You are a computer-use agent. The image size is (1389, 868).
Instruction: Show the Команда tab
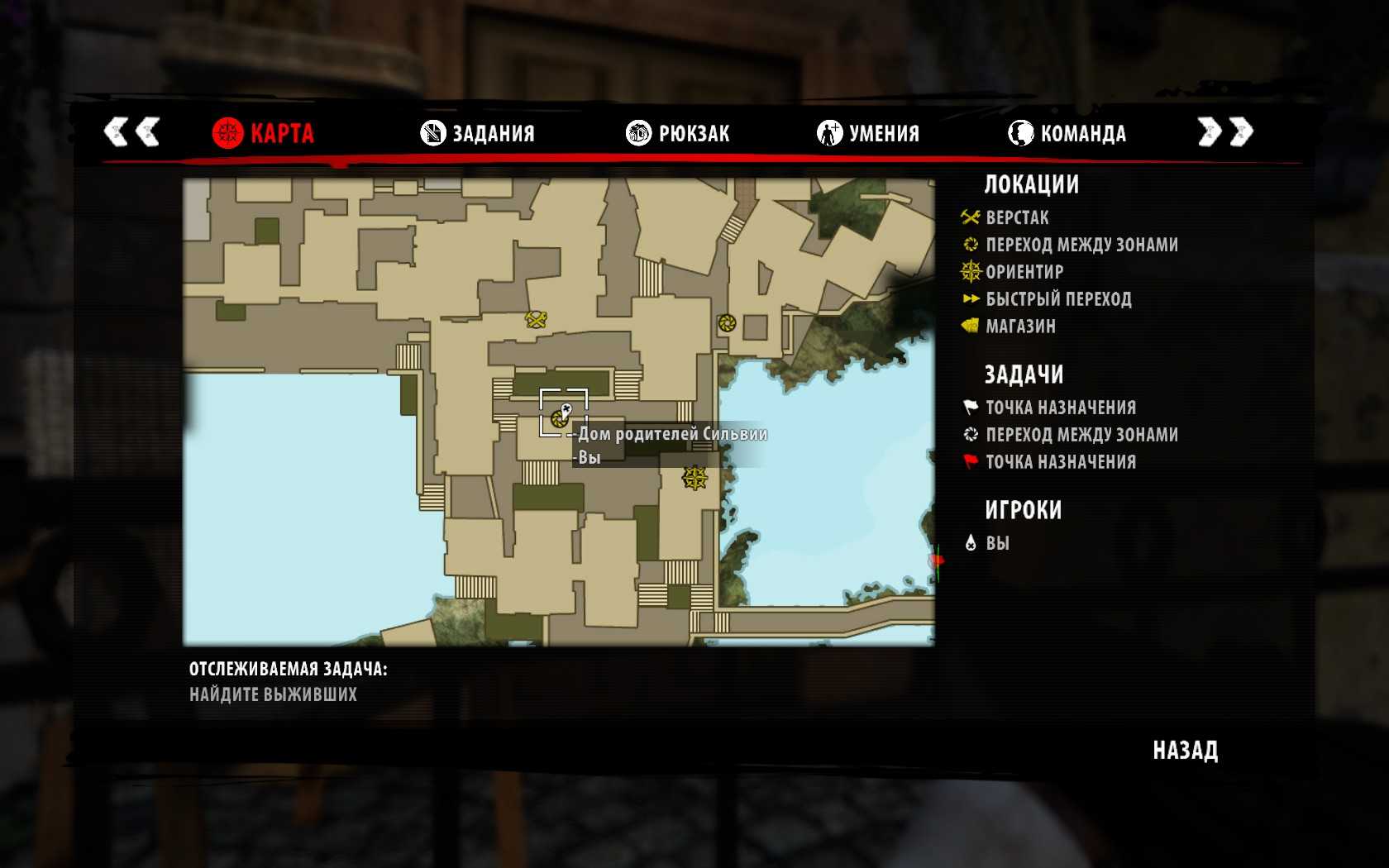coord(1067,133)
